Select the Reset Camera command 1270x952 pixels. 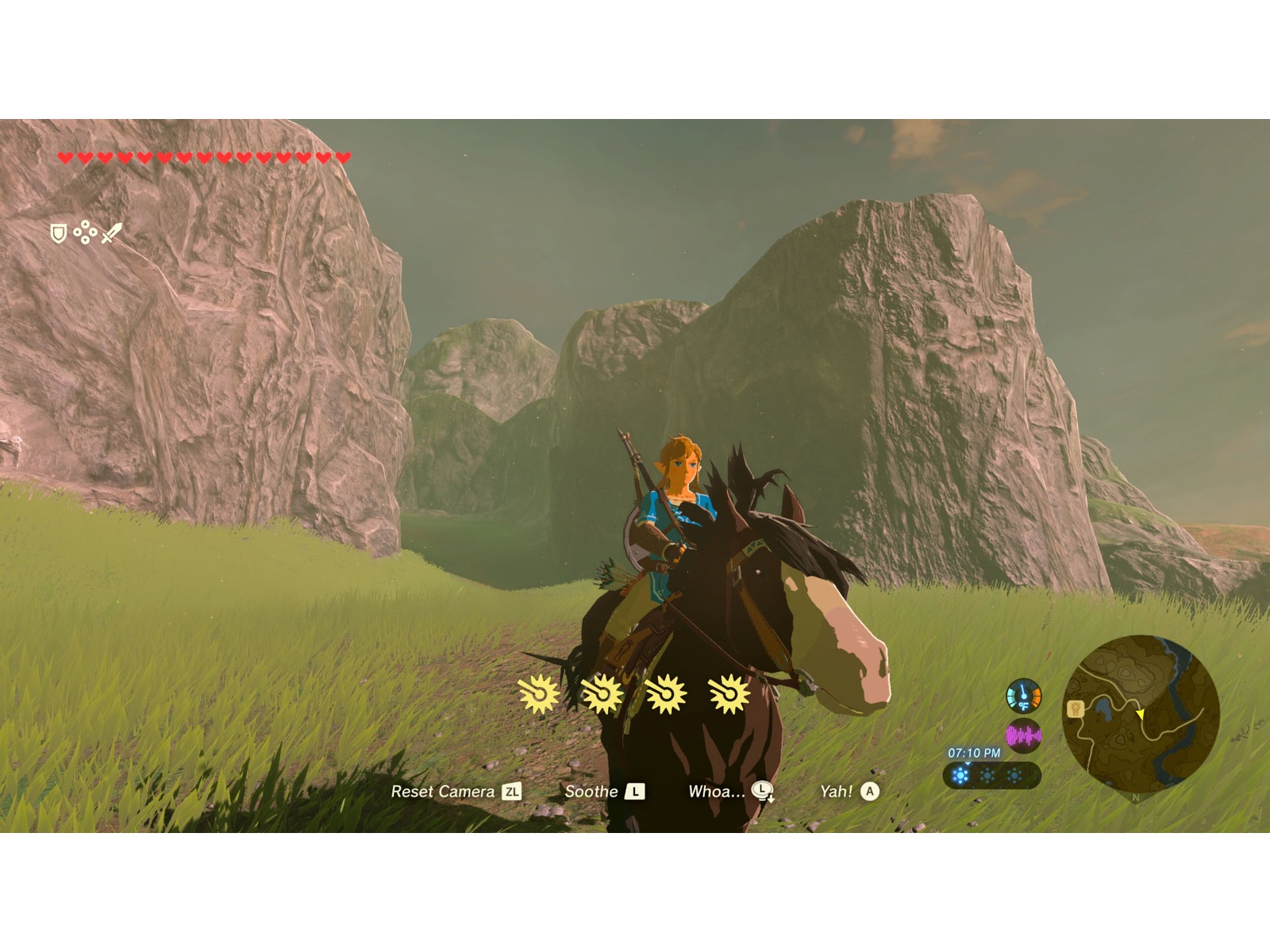click(x=444, y=792)
